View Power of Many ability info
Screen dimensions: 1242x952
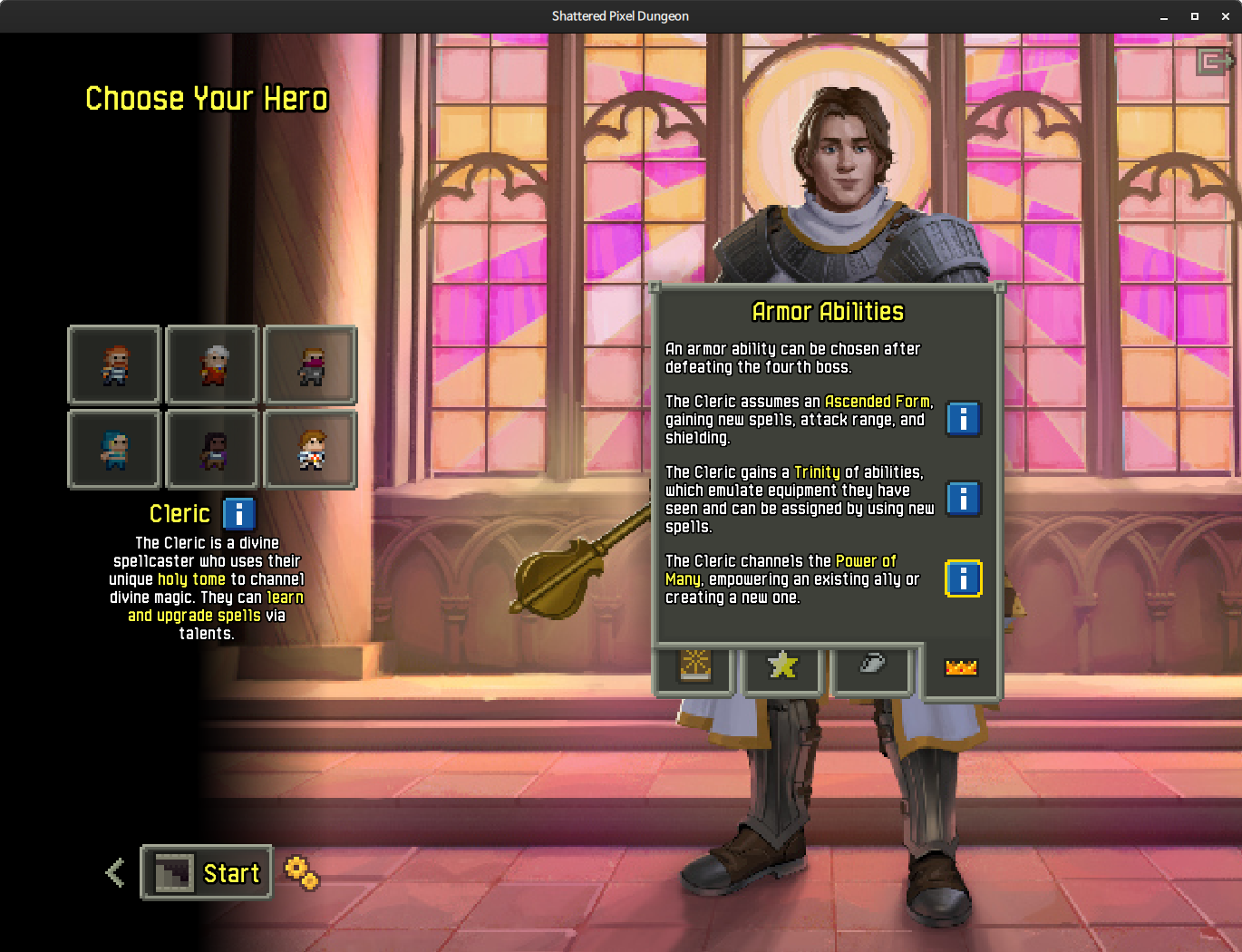pos(963,578)
